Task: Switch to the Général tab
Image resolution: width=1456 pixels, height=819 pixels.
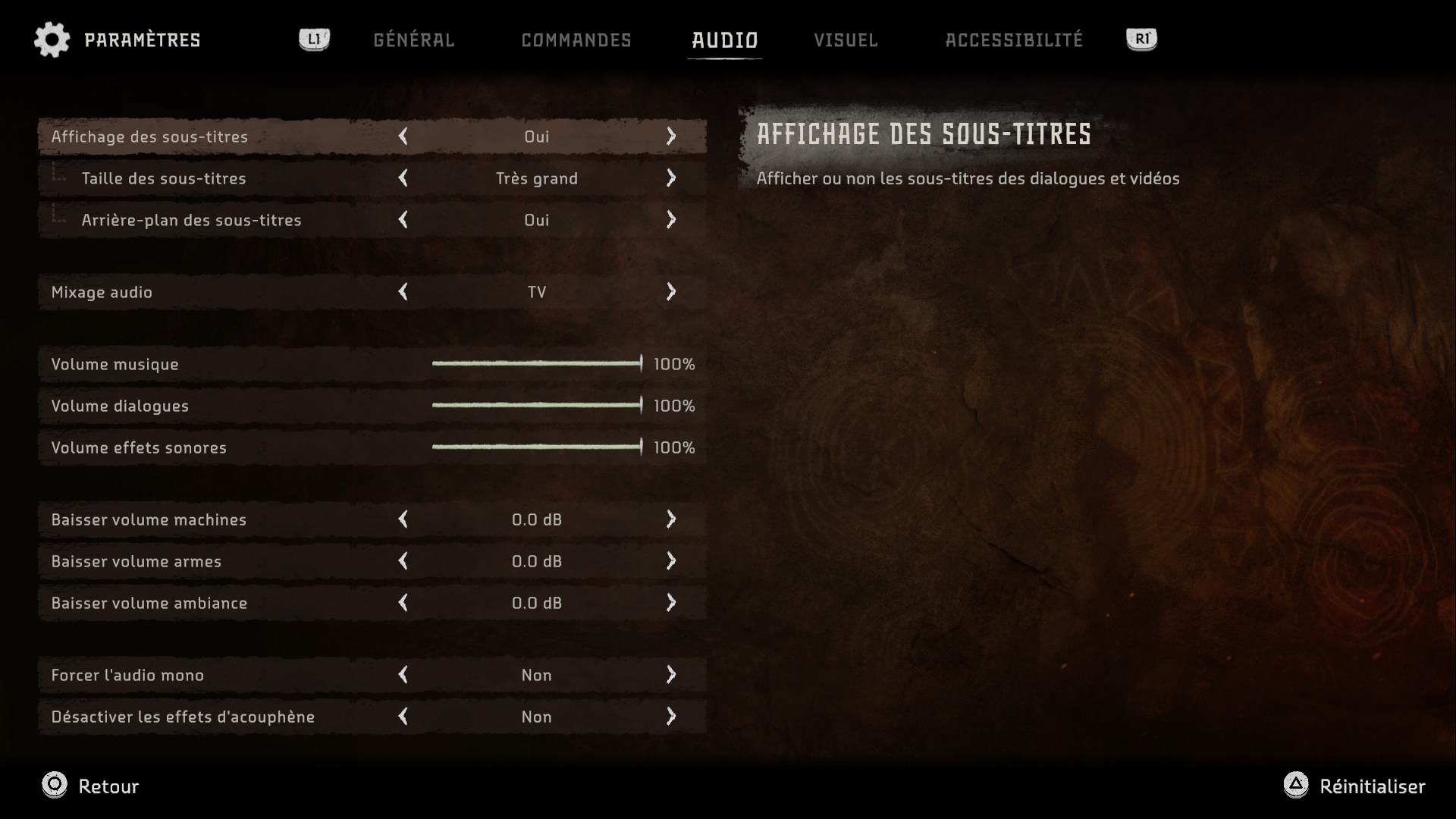Action: coord(413,40)
